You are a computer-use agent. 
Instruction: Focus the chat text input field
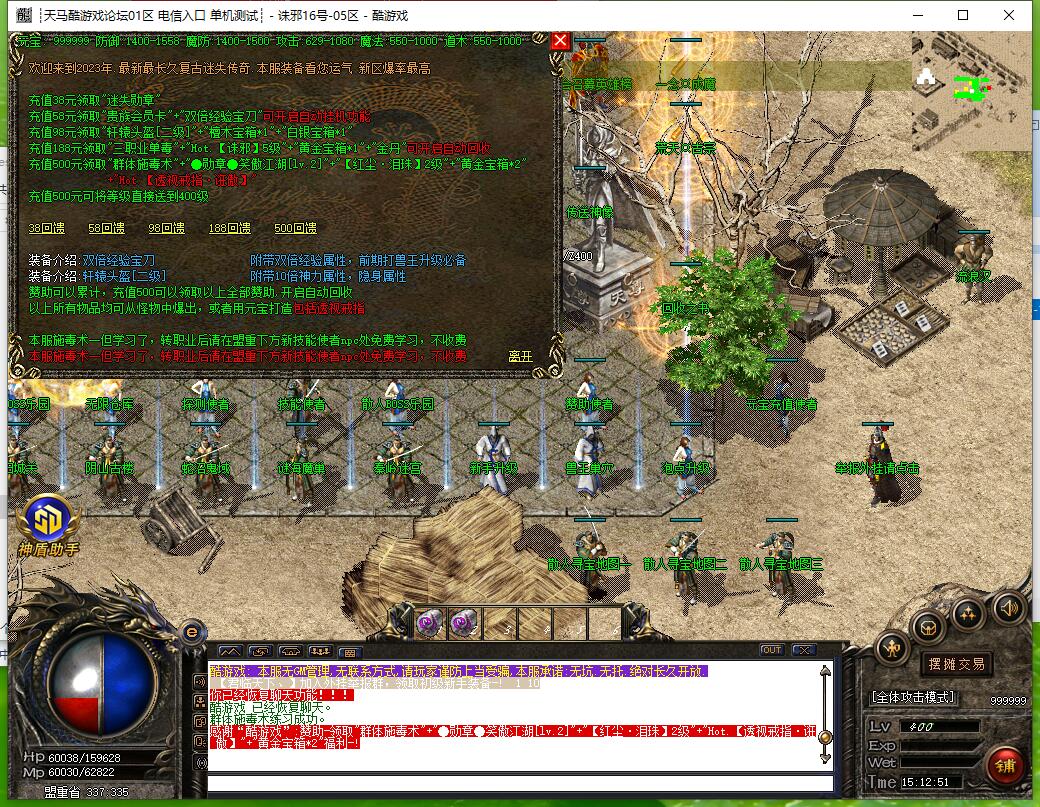[518, 783]
